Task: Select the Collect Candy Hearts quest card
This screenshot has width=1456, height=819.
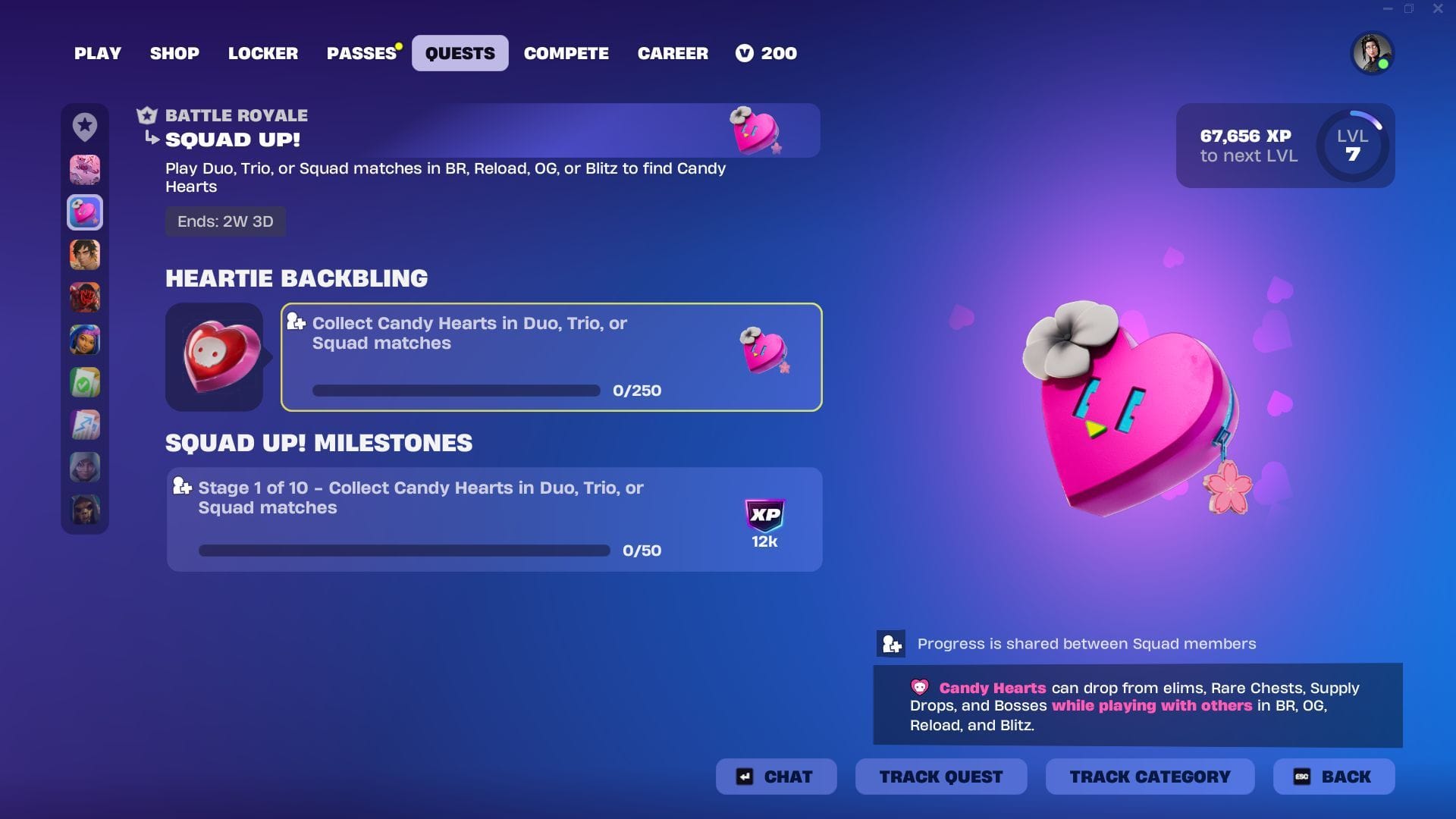Action: pyautogui.click(x=550, y=356)
